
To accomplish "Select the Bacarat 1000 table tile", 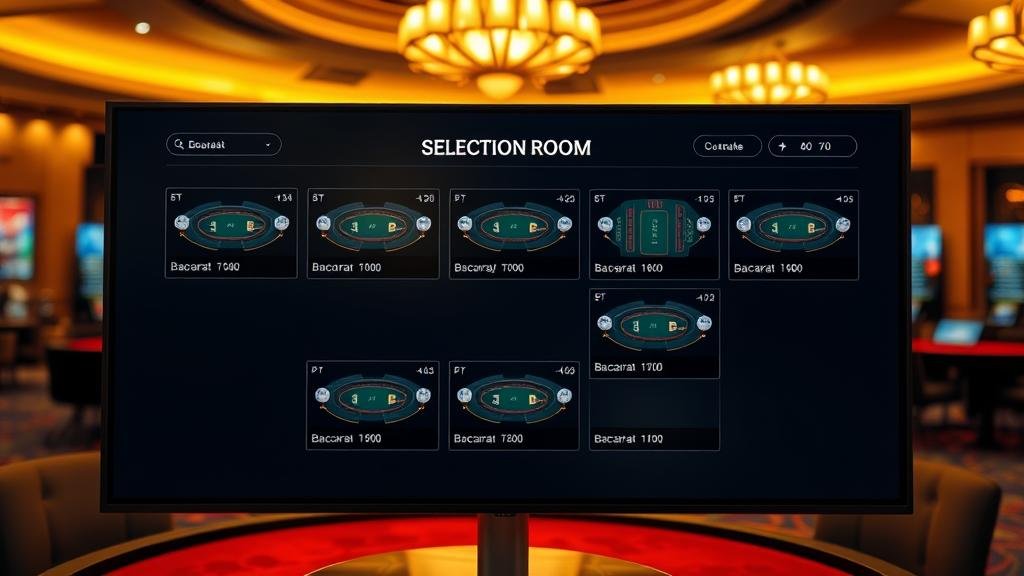I will pyautogui.click(x=372, y=234).
